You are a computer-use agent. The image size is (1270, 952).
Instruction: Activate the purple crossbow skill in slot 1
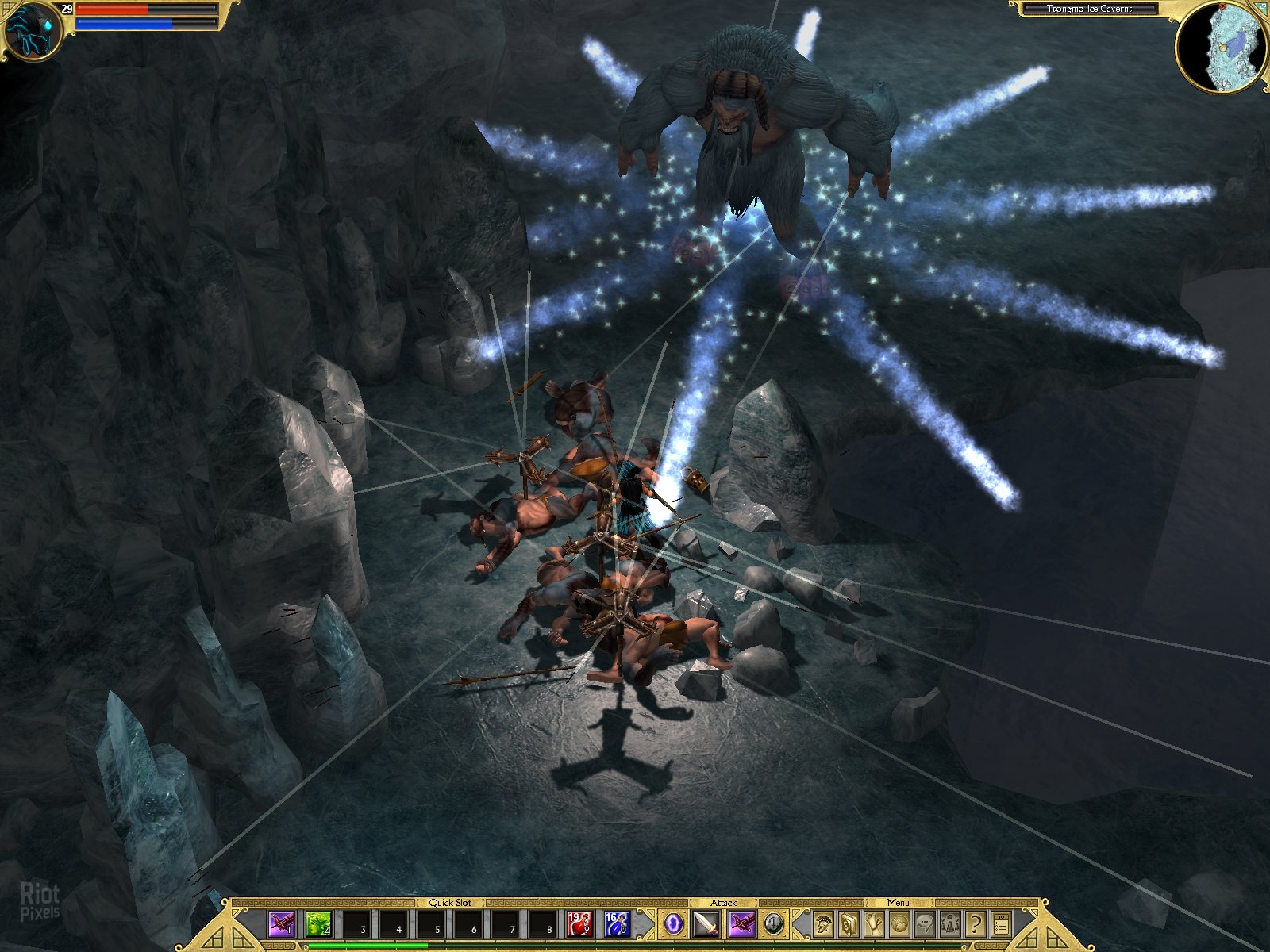coord(282,923)
